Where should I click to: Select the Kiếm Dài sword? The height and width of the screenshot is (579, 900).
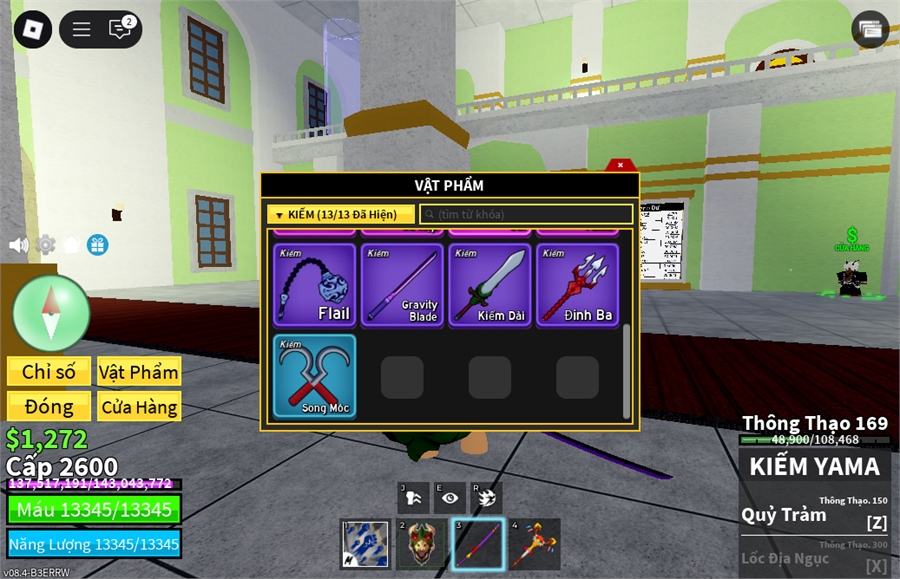pos(489,285)
